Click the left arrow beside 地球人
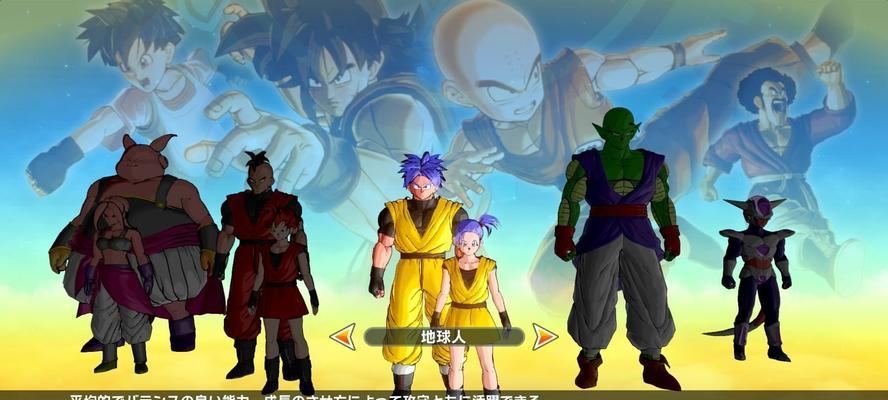This screenshot has width=888, height=400. coord(343,336)
